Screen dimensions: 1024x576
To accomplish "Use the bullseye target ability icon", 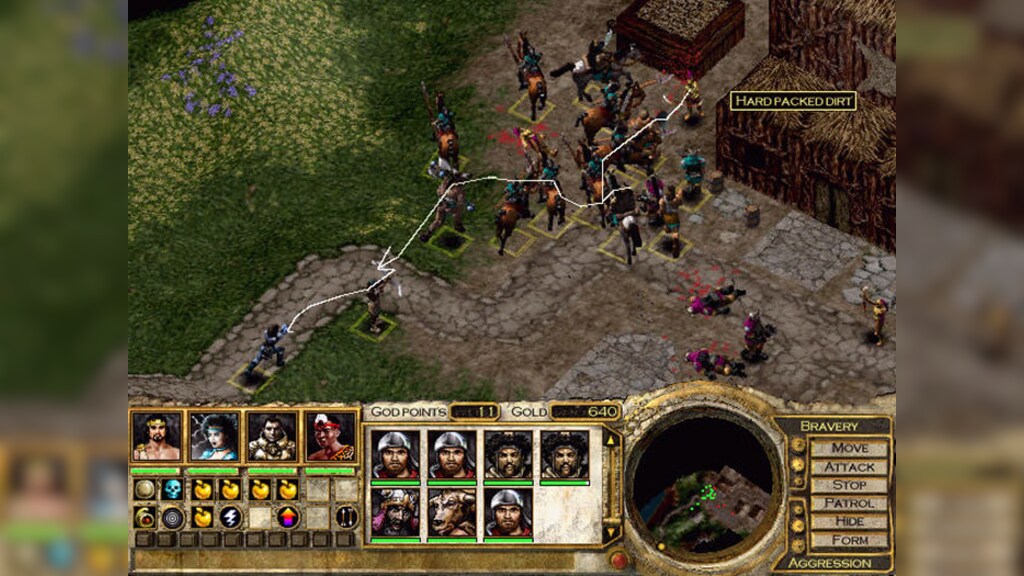I will click(173, 517).
